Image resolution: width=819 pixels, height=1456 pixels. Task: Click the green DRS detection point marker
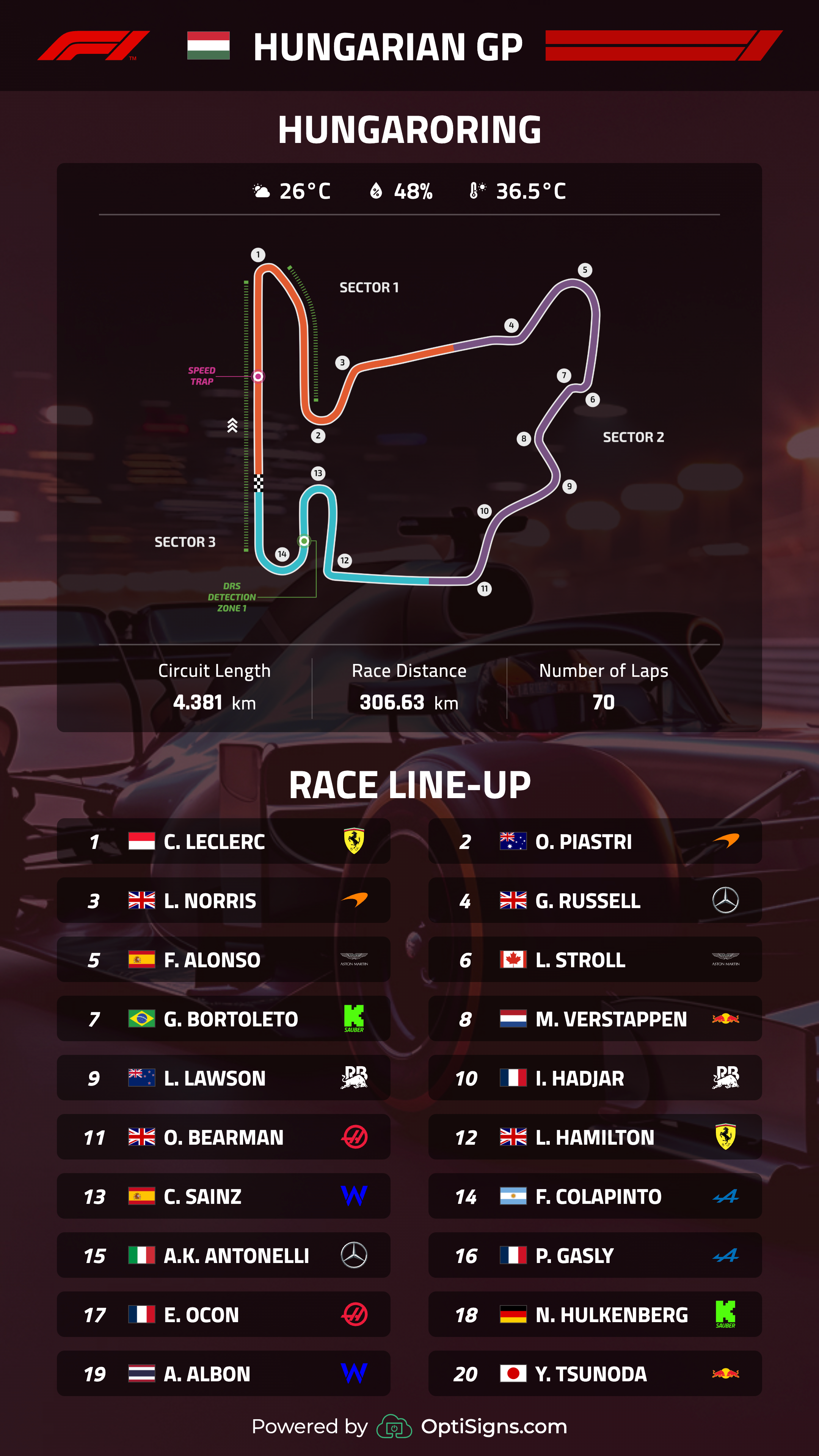point(304,541)
